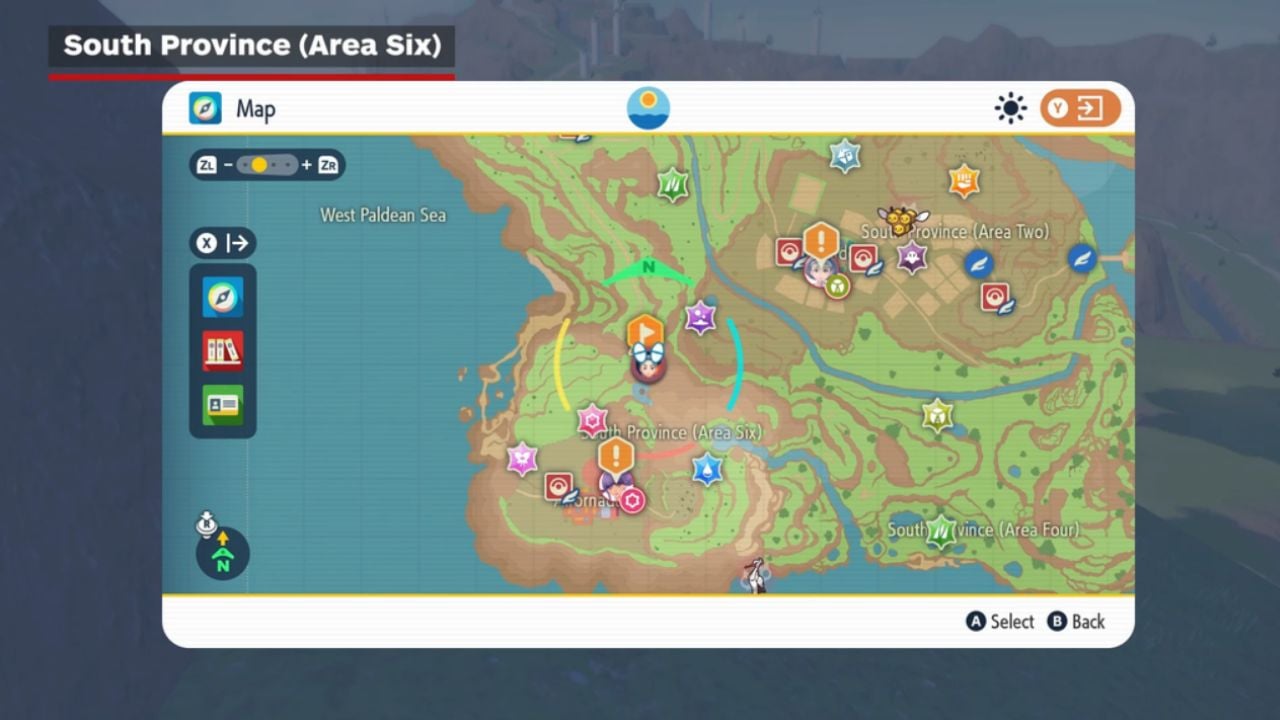Click the light blue Ice Tera Raid crystal

(x=845, y=155)
